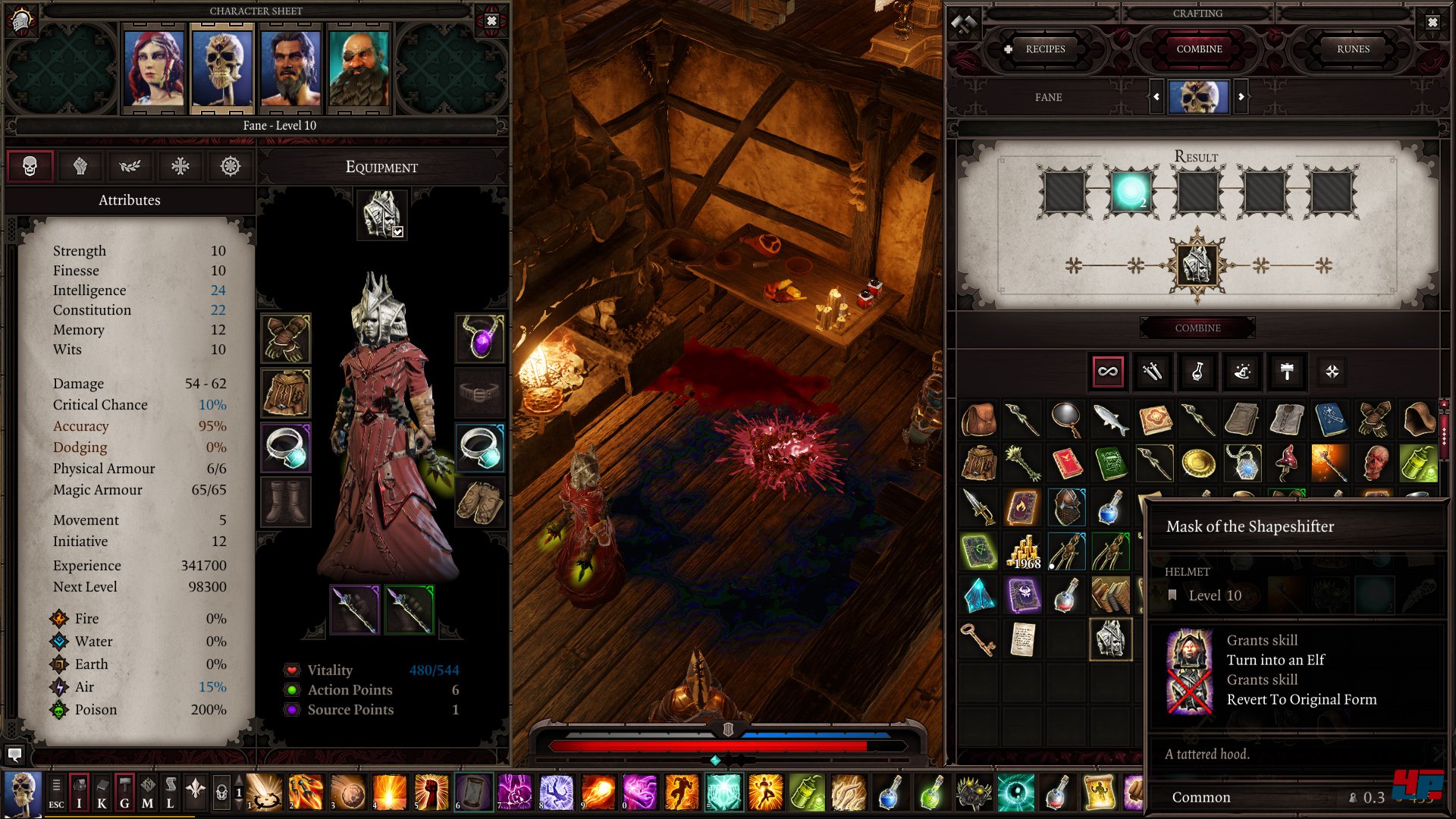Open the Runes crafting tab

coord(1353,49)
